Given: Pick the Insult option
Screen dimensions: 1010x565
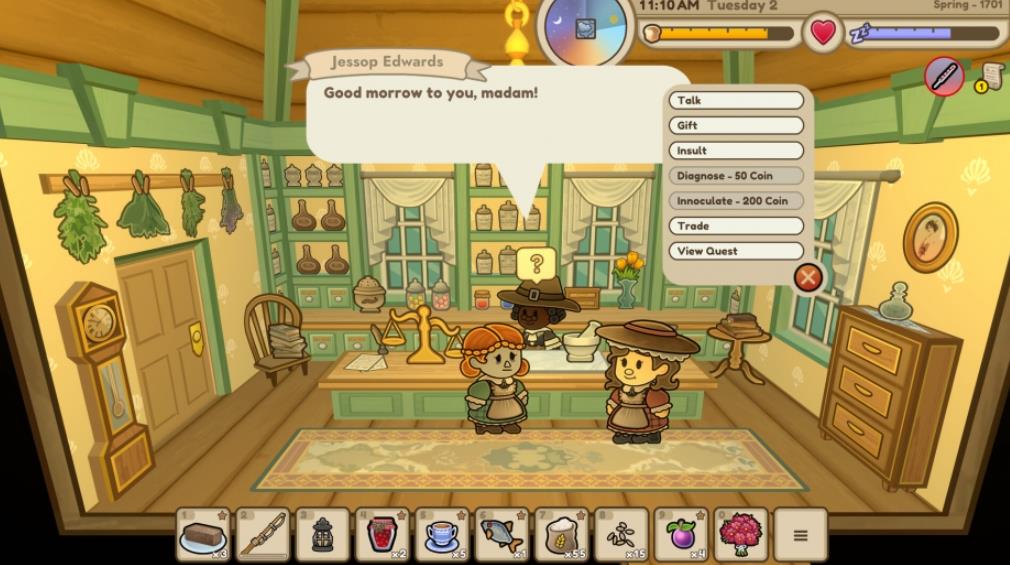Looking at the screenshot, I should click(x=736, y=150).
